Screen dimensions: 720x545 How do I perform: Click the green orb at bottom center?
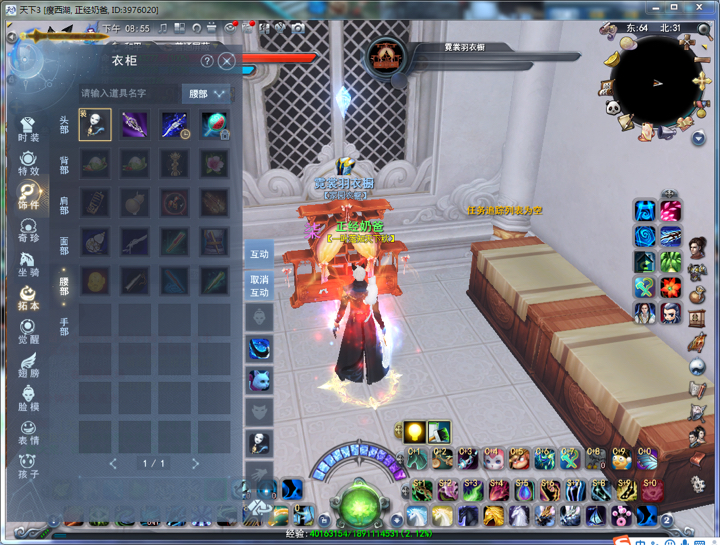(359, 503)
